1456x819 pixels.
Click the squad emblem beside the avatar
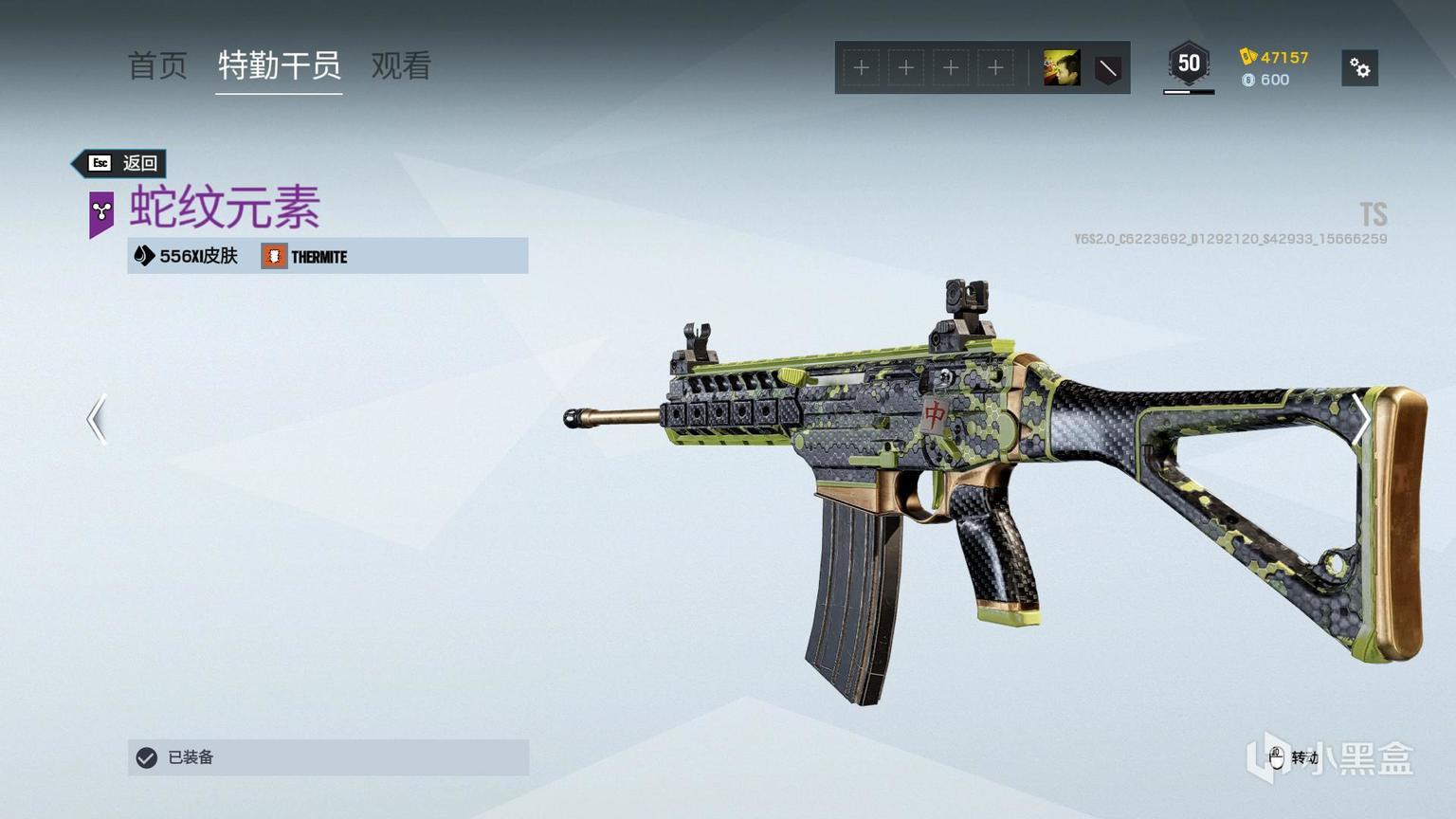tap(1107, 68)
